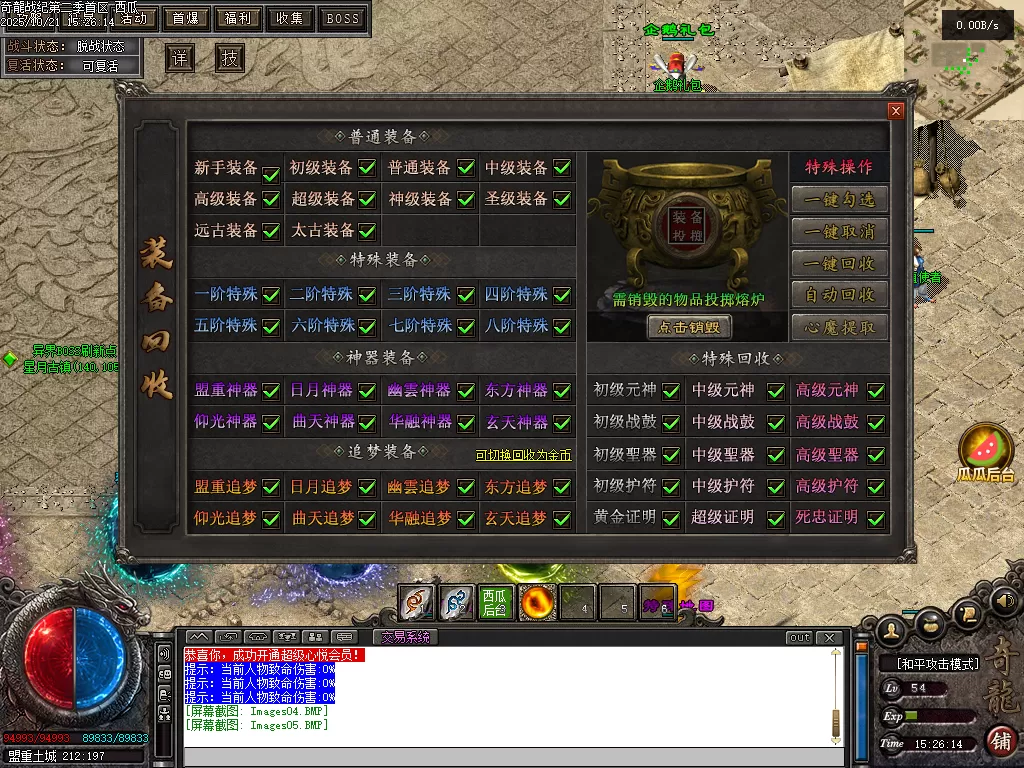Uncheck the 死忠证明 checkbox
Image resolution: width=1024 pixels, height=768 pixels.
pyautogui.click(x=876, y=519)
